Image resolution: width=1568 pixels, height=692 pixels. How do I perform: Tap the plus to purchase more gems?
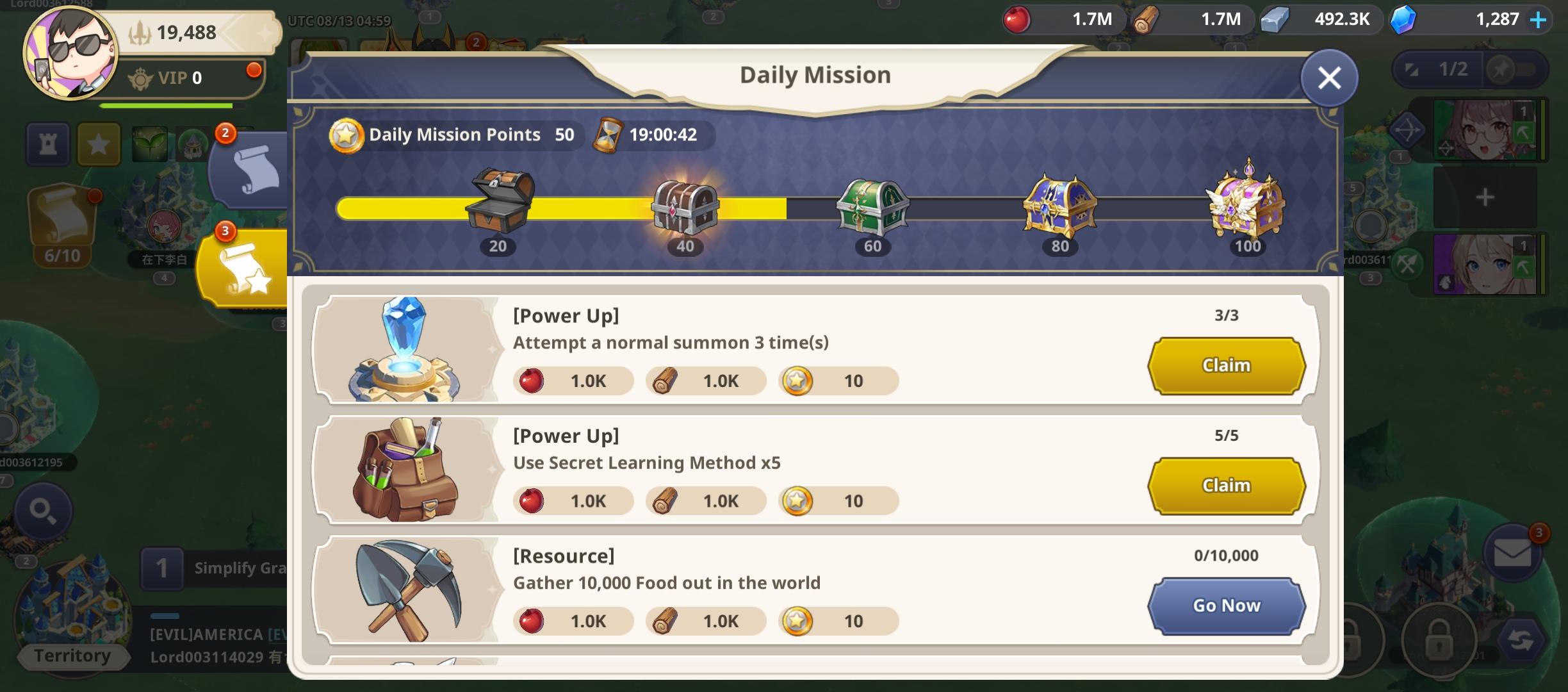[1540, 19]
